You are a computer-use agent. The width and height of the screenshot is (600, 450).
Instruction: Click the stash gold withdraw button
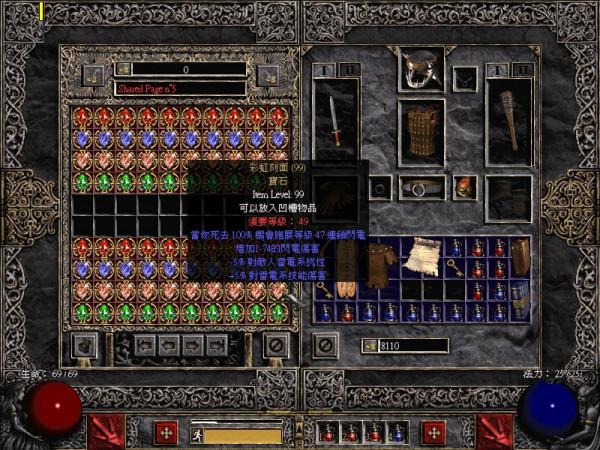[x=122, y=69]
